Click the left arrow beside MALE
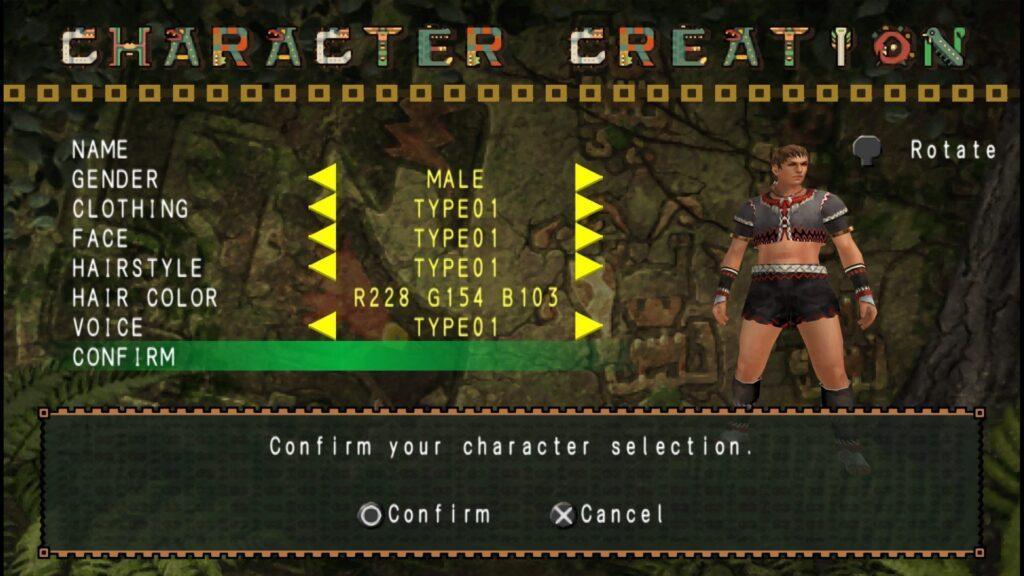 point(322,180)
